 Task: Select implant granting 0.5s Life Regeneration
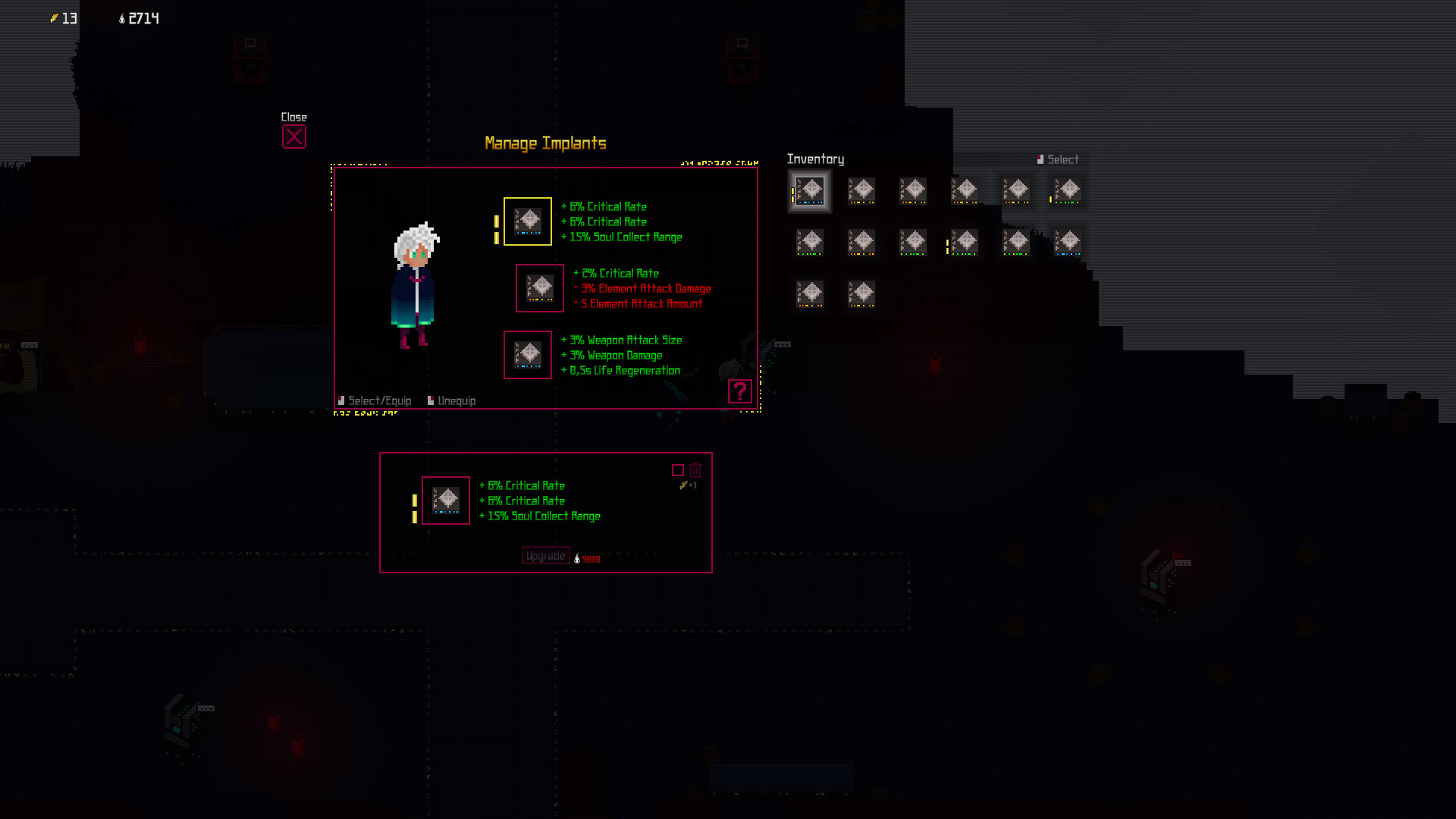[x=528, y=355]
